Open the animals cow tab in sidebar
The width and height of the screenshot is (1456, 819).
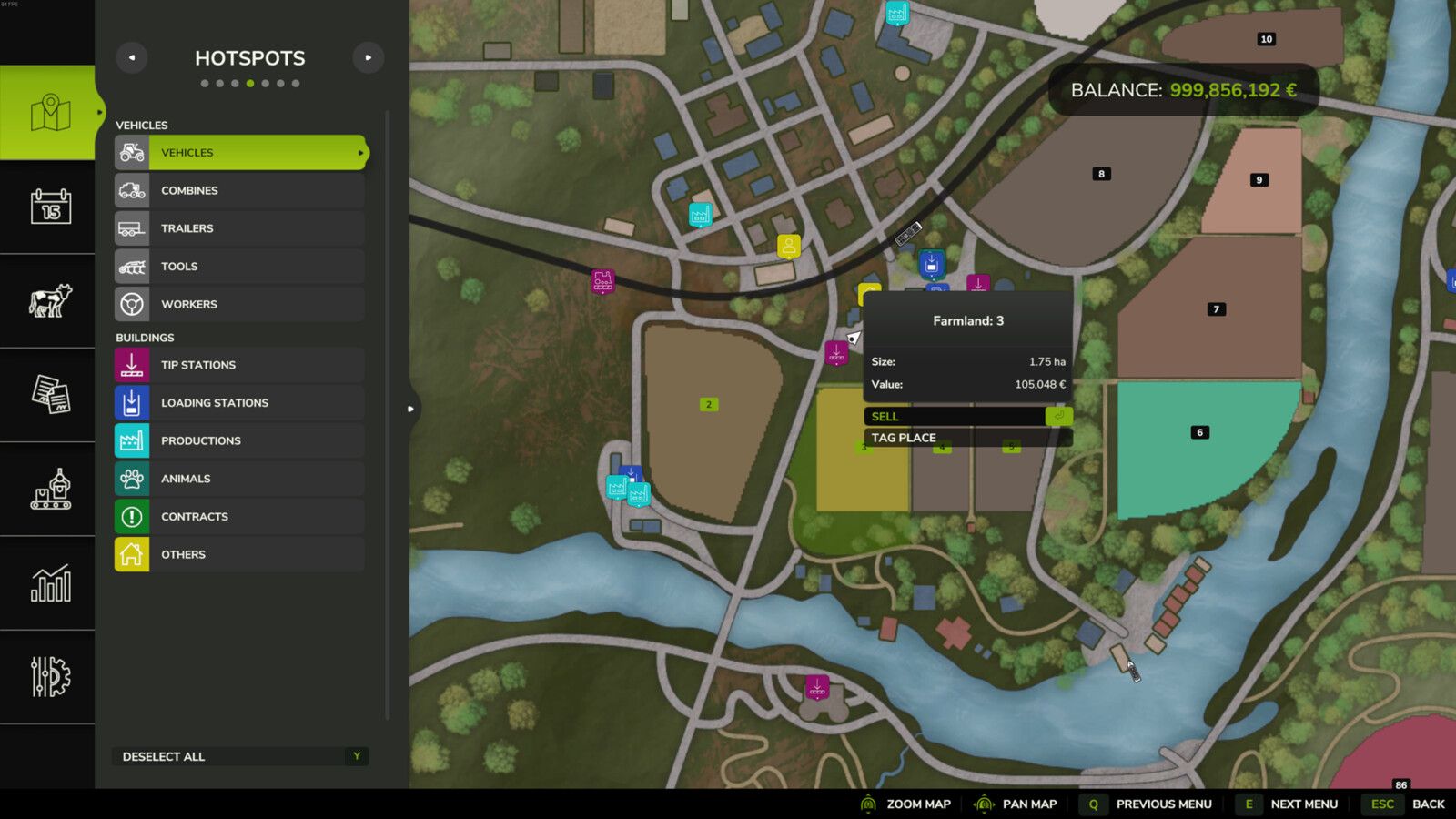tap(50, 301)
